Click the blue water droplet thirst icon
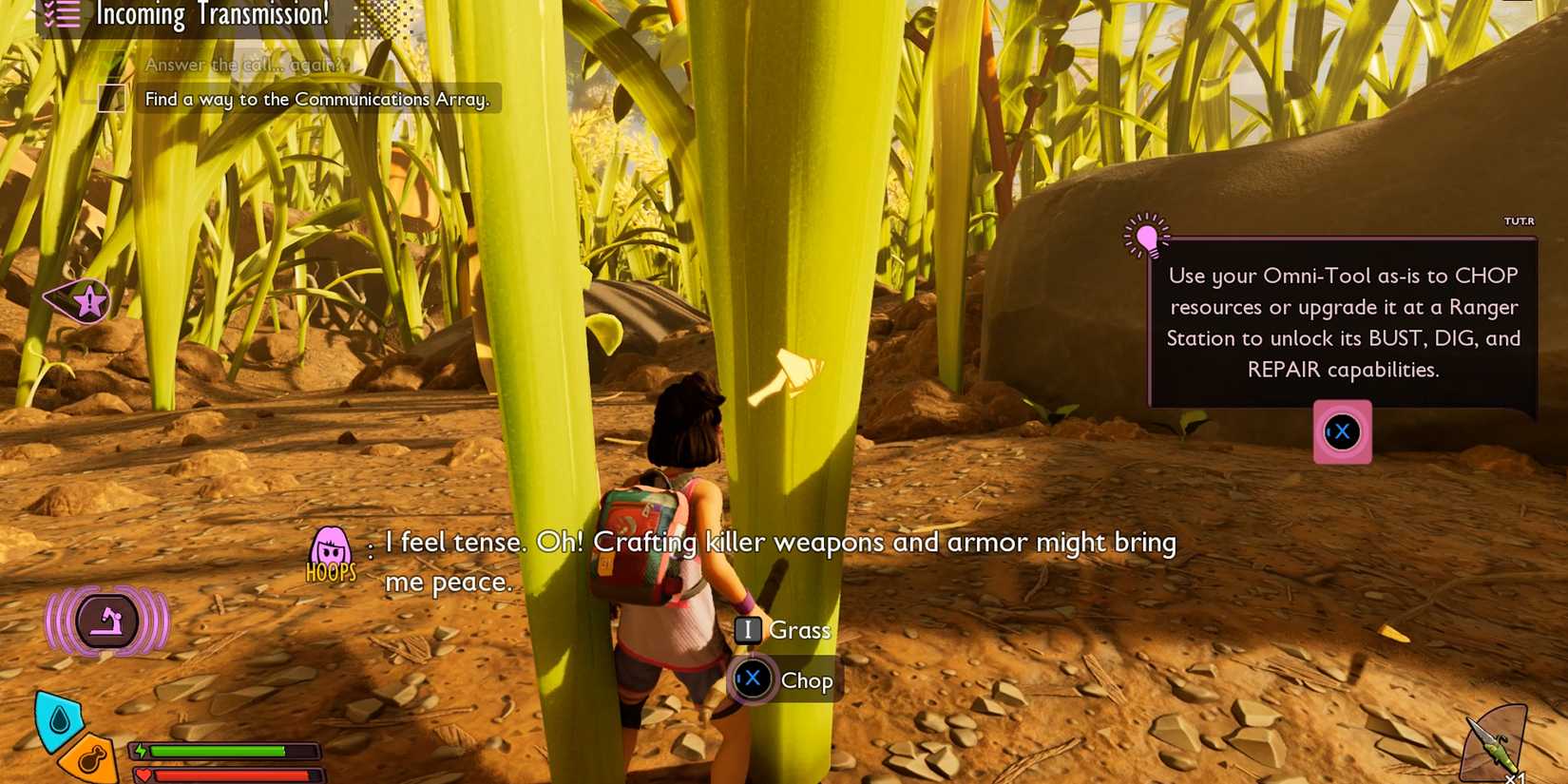Image resolution: width=1568 pixels, height=784 pixels. click(59, 719)
